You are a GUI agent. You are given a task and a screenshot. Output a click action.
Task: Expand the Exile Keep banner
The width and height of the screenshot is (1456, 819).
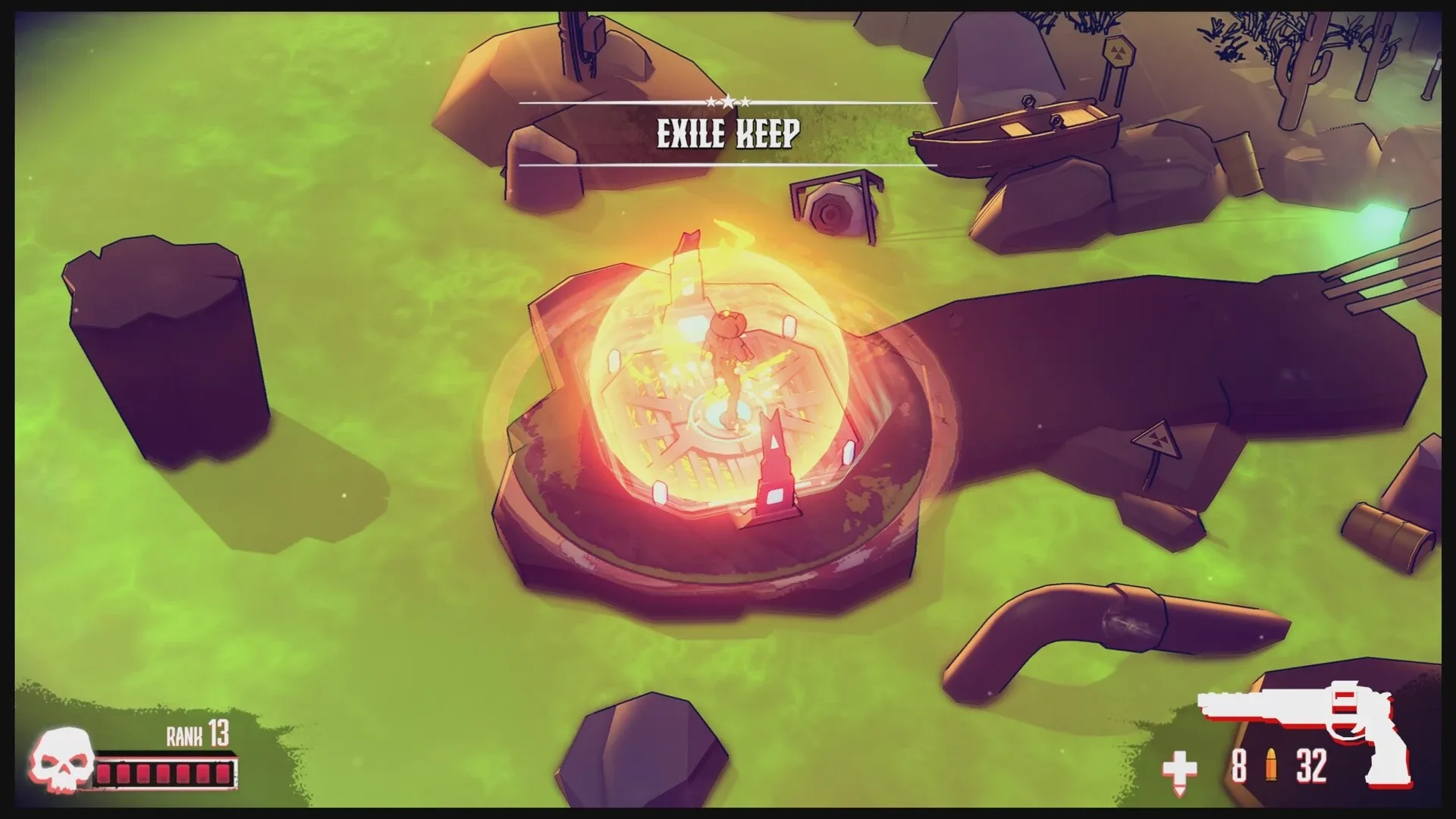(728, 133)
